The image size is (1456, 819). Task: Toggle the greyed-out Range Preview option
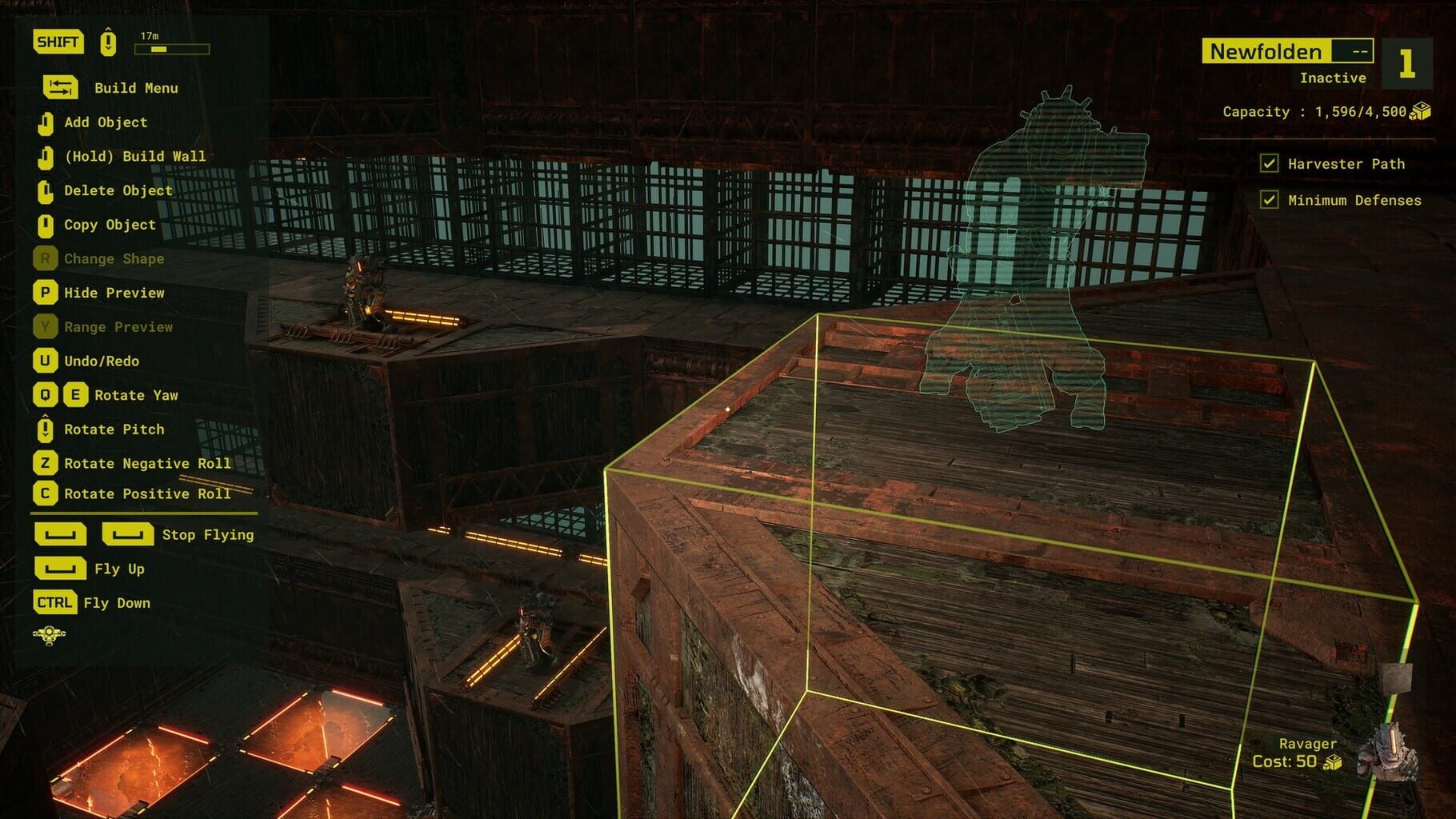(118, 327)
